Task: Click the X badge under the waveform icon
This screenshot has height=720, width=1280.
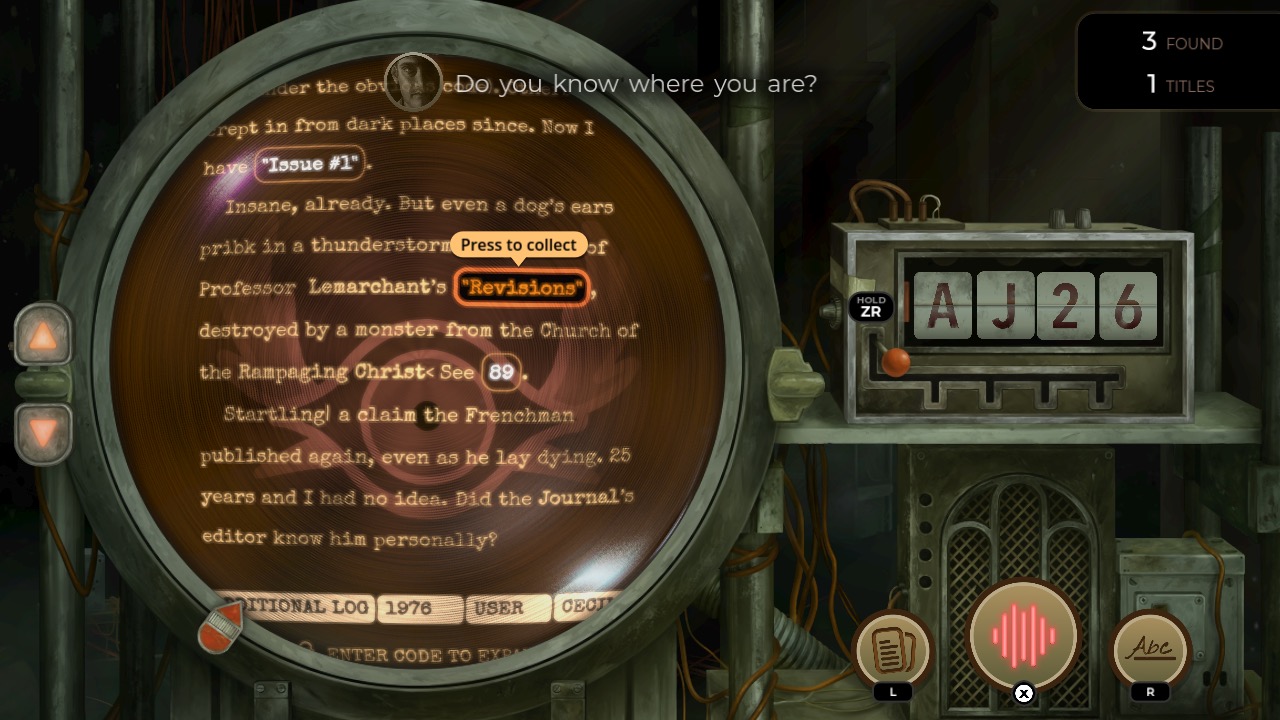Action: [1022, 693]
